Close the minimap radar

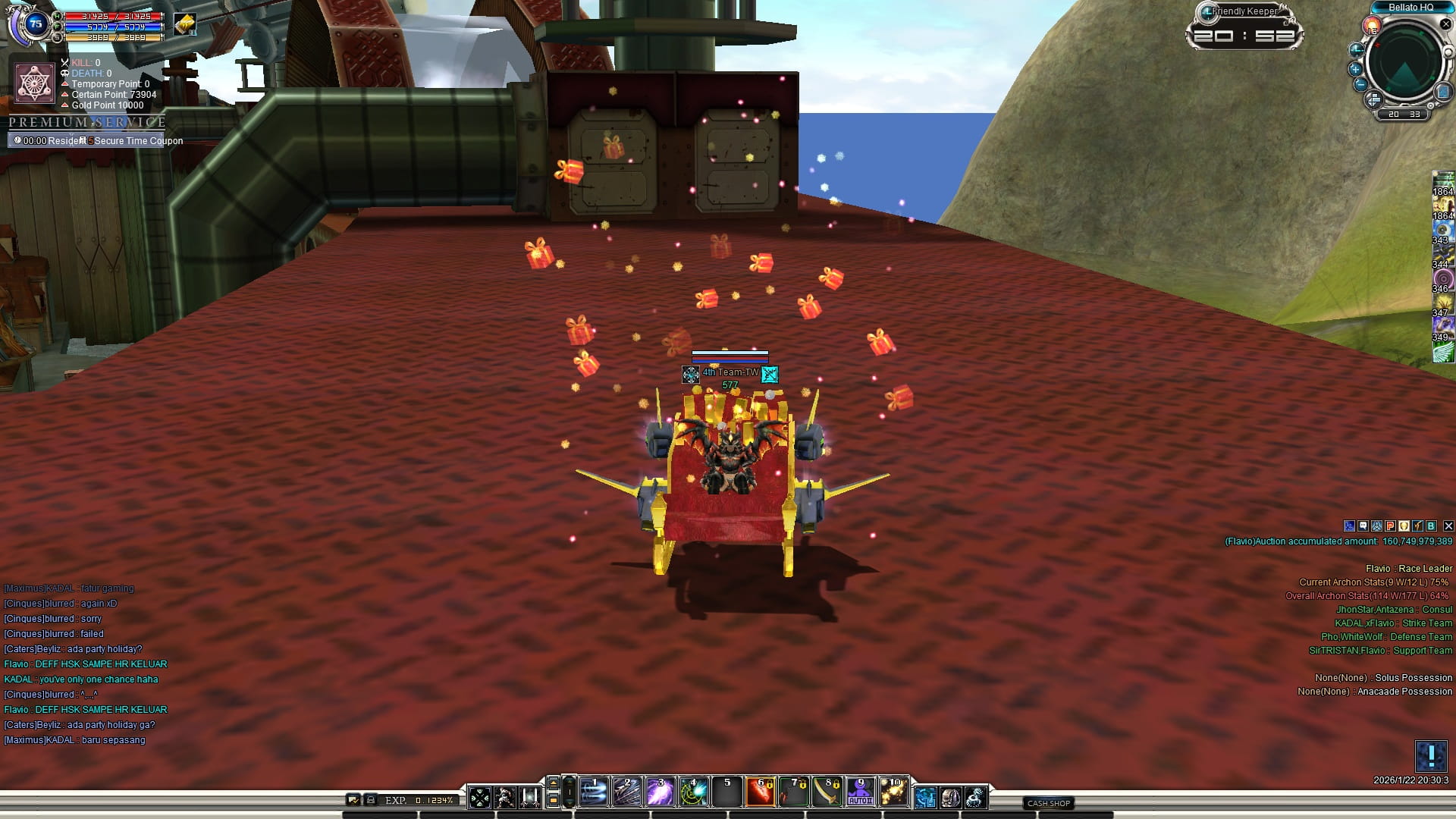coord(1445,24)
